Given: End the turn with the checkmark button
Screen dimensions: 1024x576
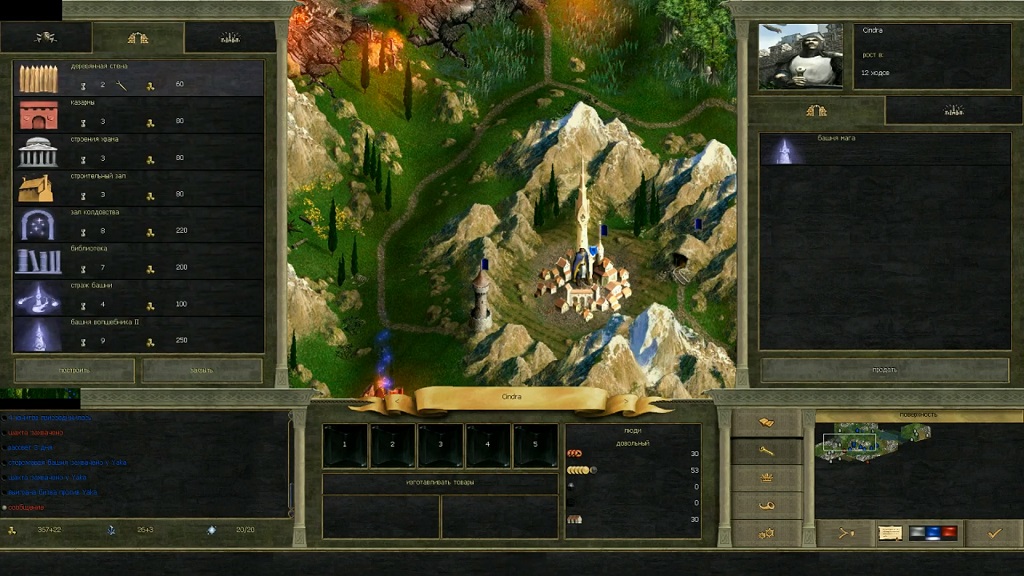Looking at the screenshot, I should (994, 533).
